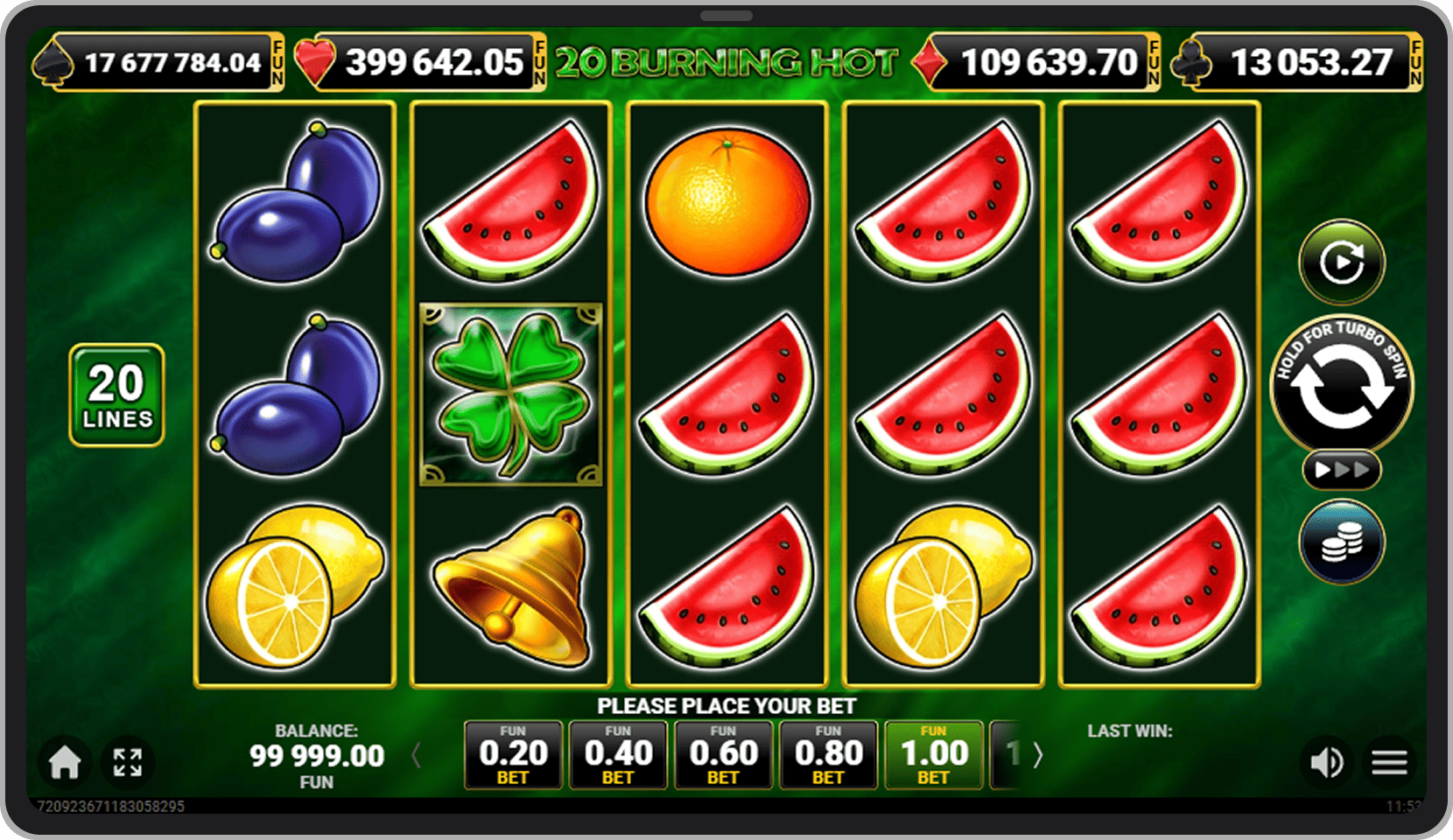The height and width of the screenshot is (840, 1453).
Task: Set the bet to 0.60
Action: pos(723,754)
